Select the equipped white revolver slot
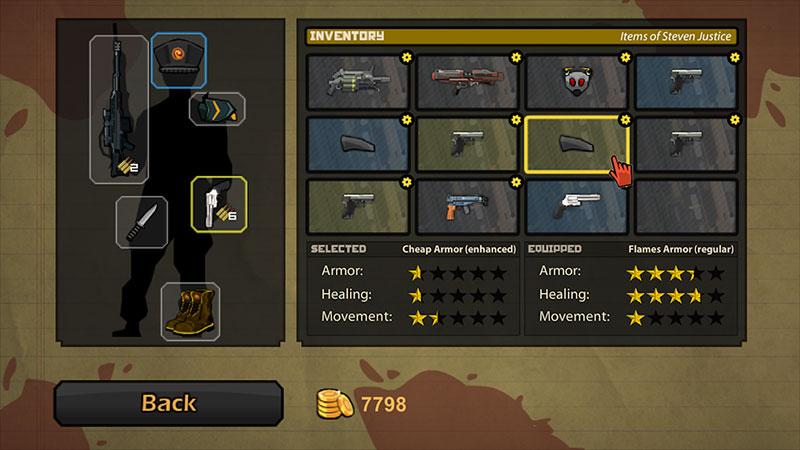The image size is (800, 450). tap(218, 203)
